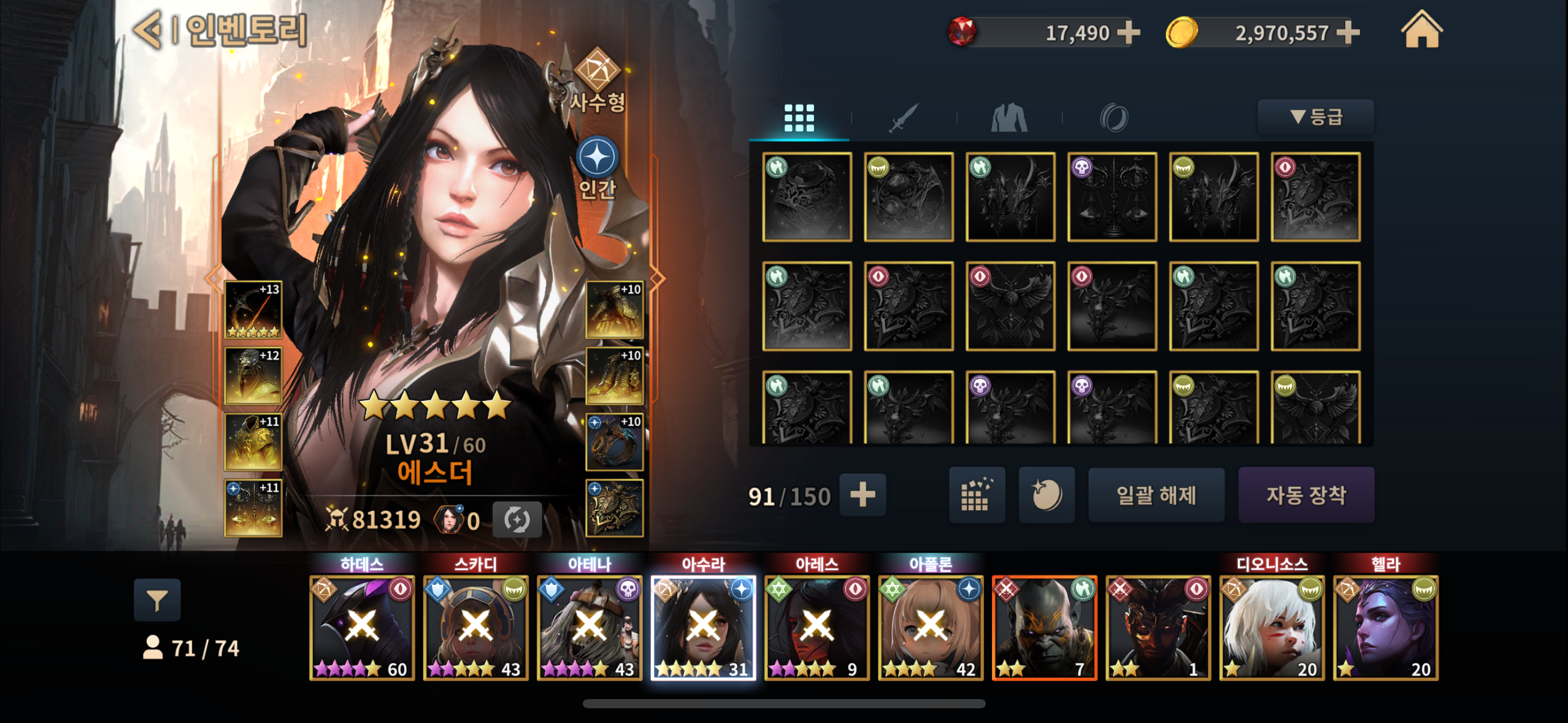The width and height of the screenshot is (1568, 723).
Task: Open the home screen
Action: (1421, 31)
